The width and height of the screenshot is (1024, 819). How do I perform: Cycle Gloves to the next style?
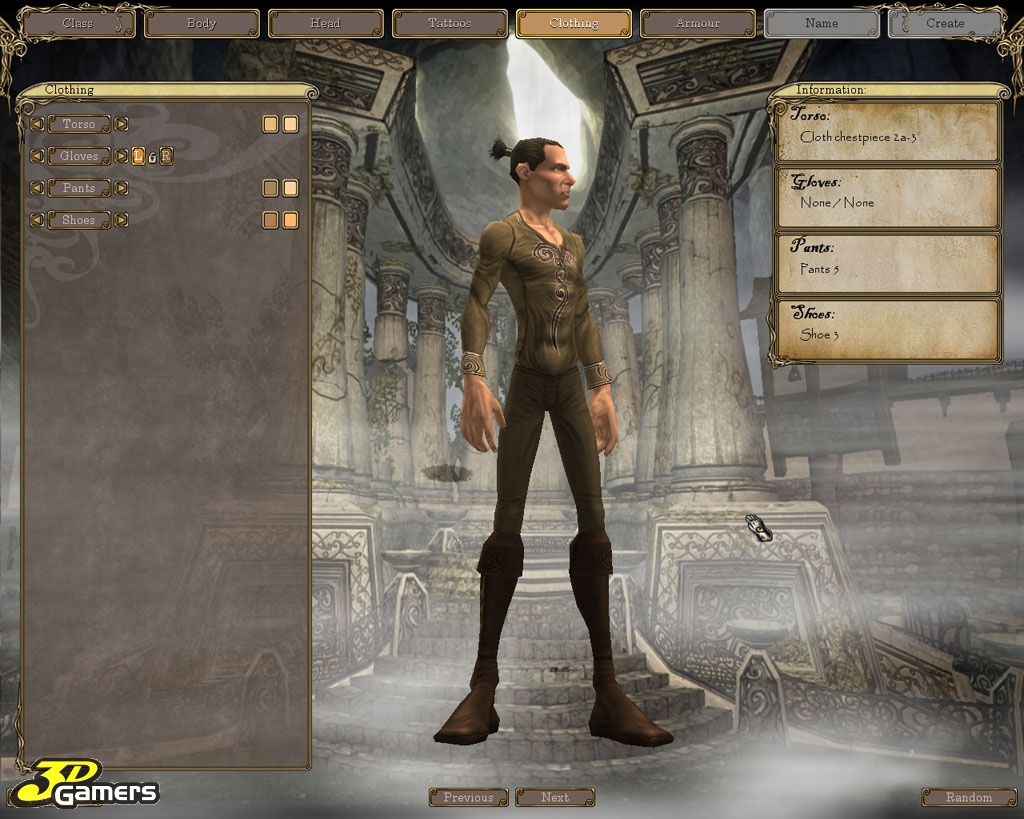click(121, 156)
